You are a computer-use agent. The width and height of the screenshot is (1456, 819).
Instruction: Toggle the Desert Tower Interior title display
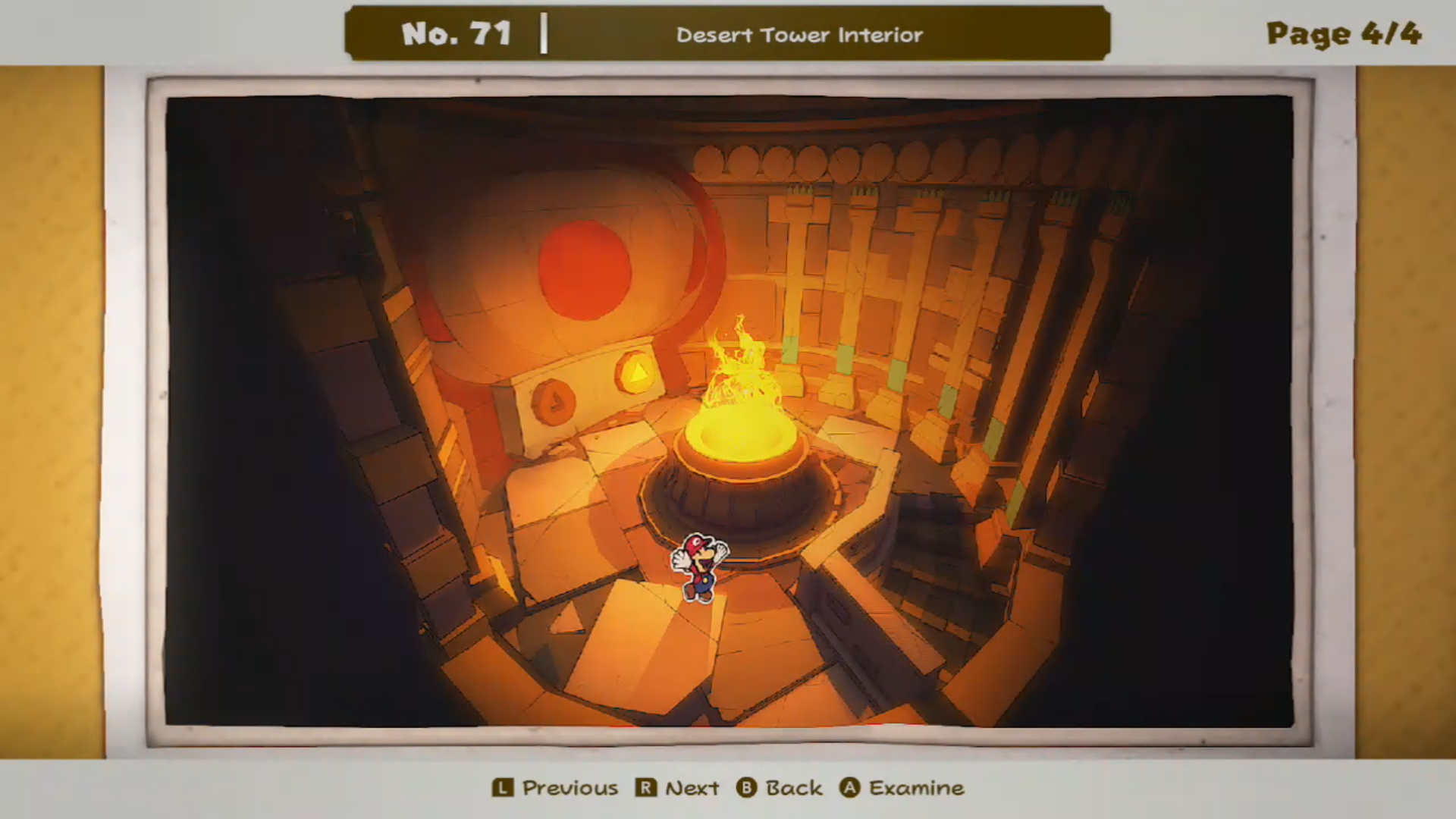click(x=799, y=35)
